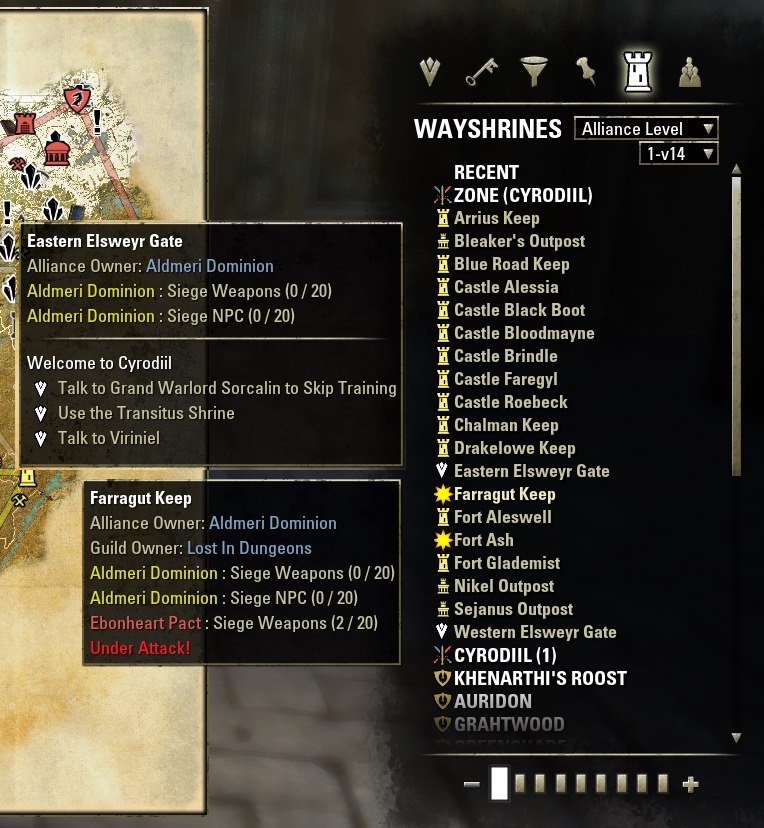Select the castle tower wayshrines tab
764x828 pixels.
(637, 71)
